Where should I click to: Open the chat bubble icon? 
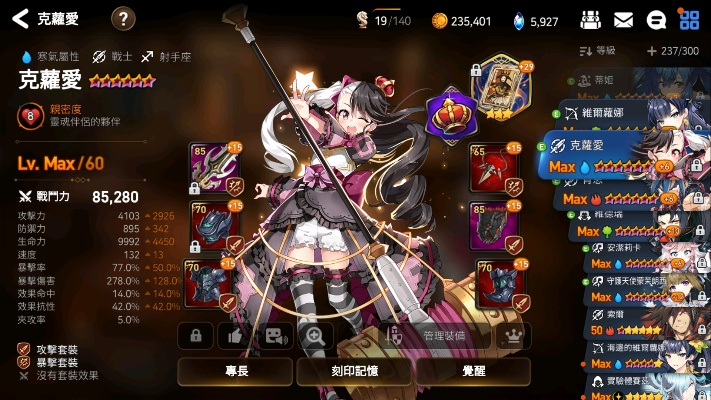tap(656, 19)
